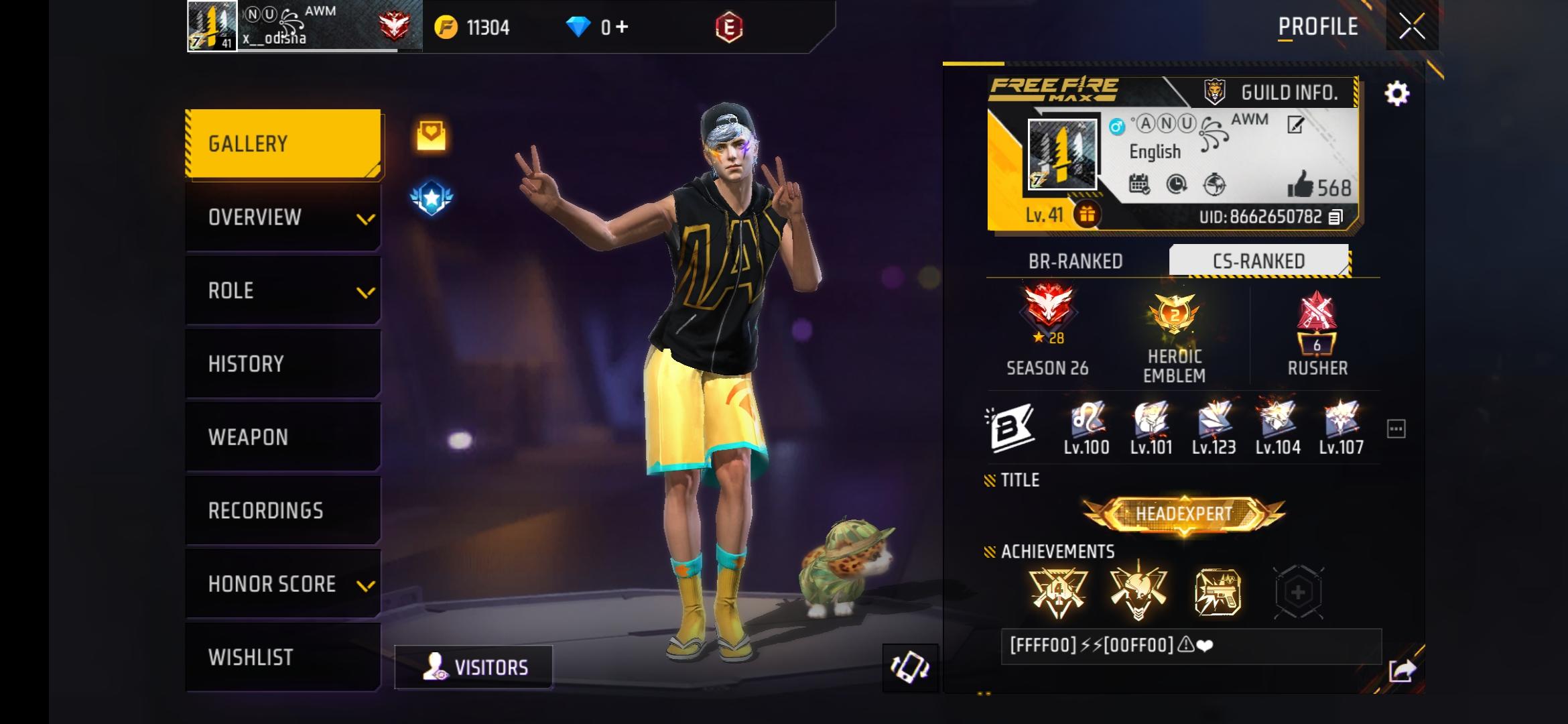
Task: Click the gold FF coin icon
Action: tap(447, 27)
